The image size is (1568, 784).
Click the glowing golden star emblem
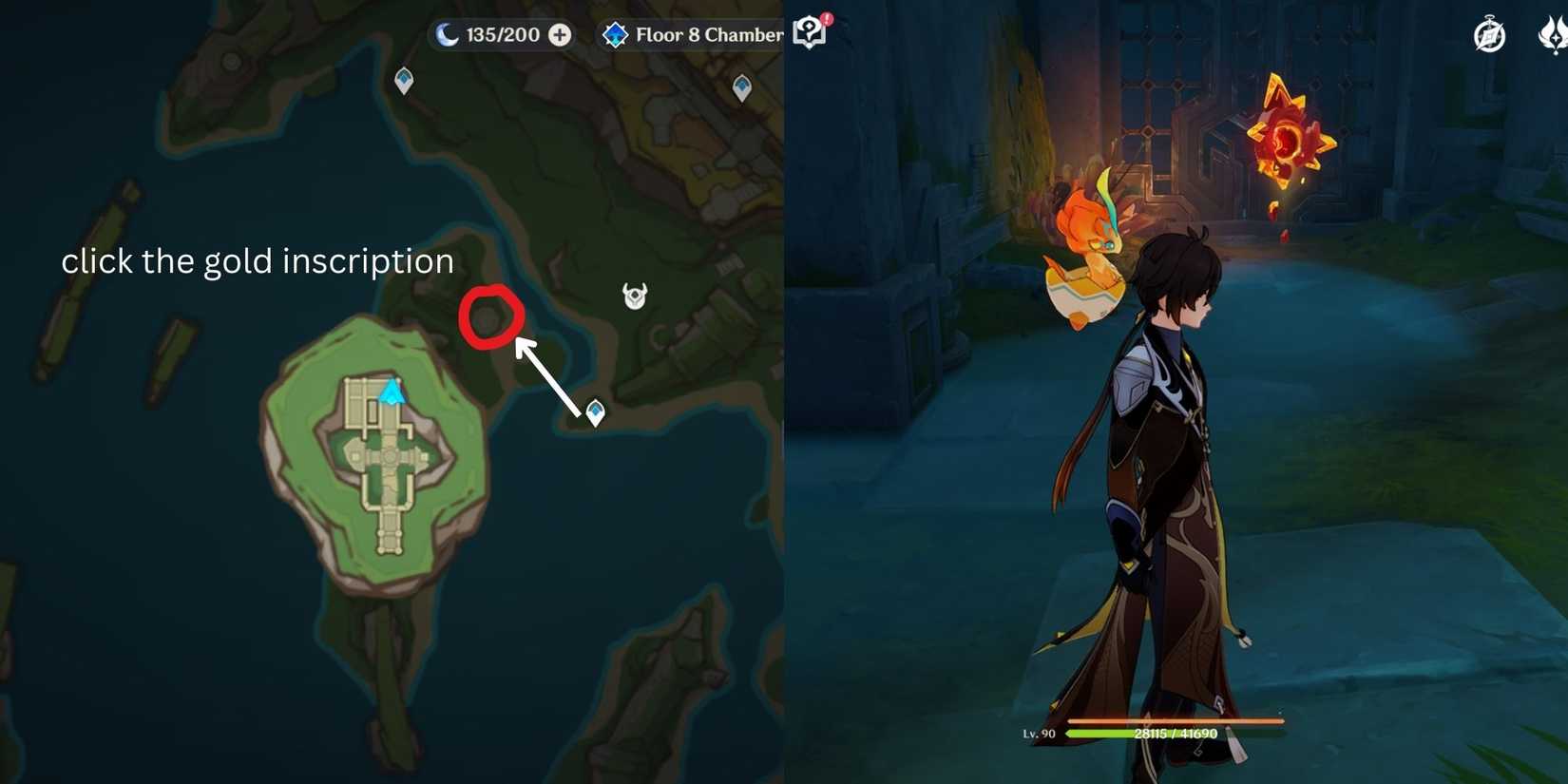pos(1290,133)
